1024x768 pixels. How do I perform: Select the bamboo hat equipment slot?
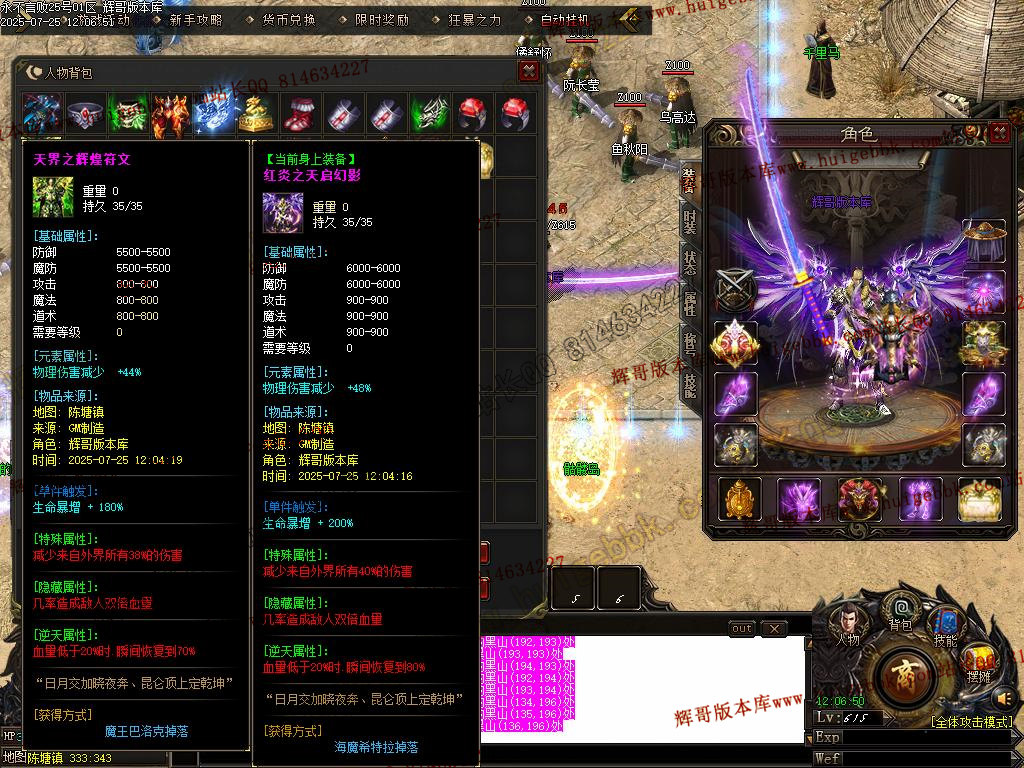click(x=983, y=242)
